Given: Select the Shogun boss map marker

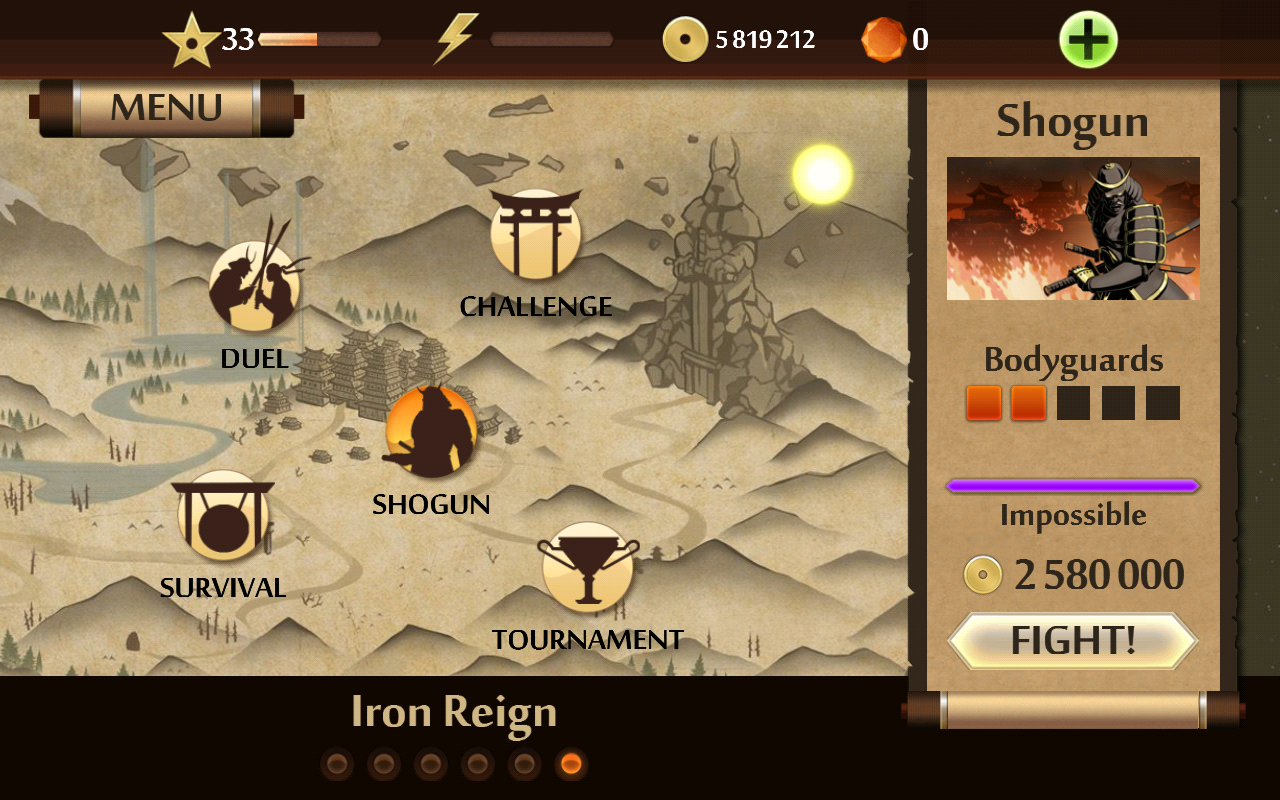Looking at the screenshot, I should 431,432.
